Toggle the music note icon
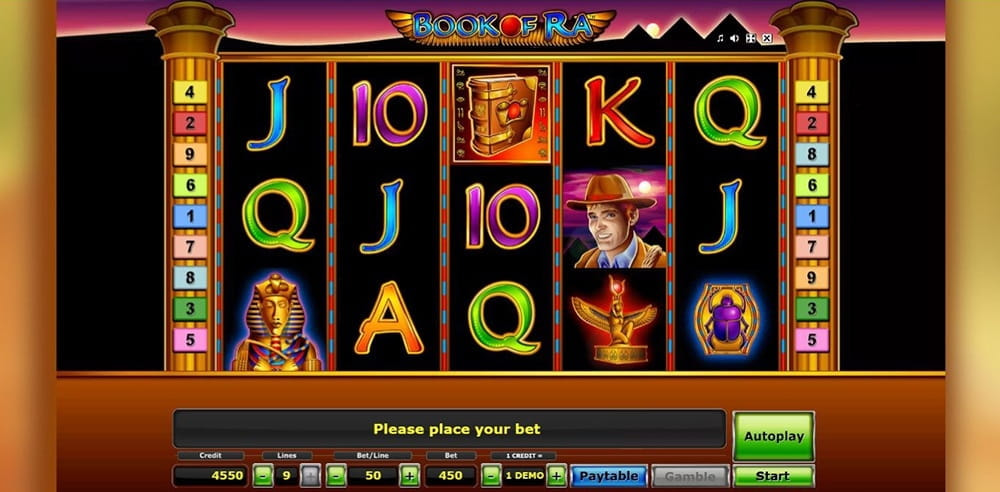Screen dimensions: 1000x492 (x=720, y=38)
